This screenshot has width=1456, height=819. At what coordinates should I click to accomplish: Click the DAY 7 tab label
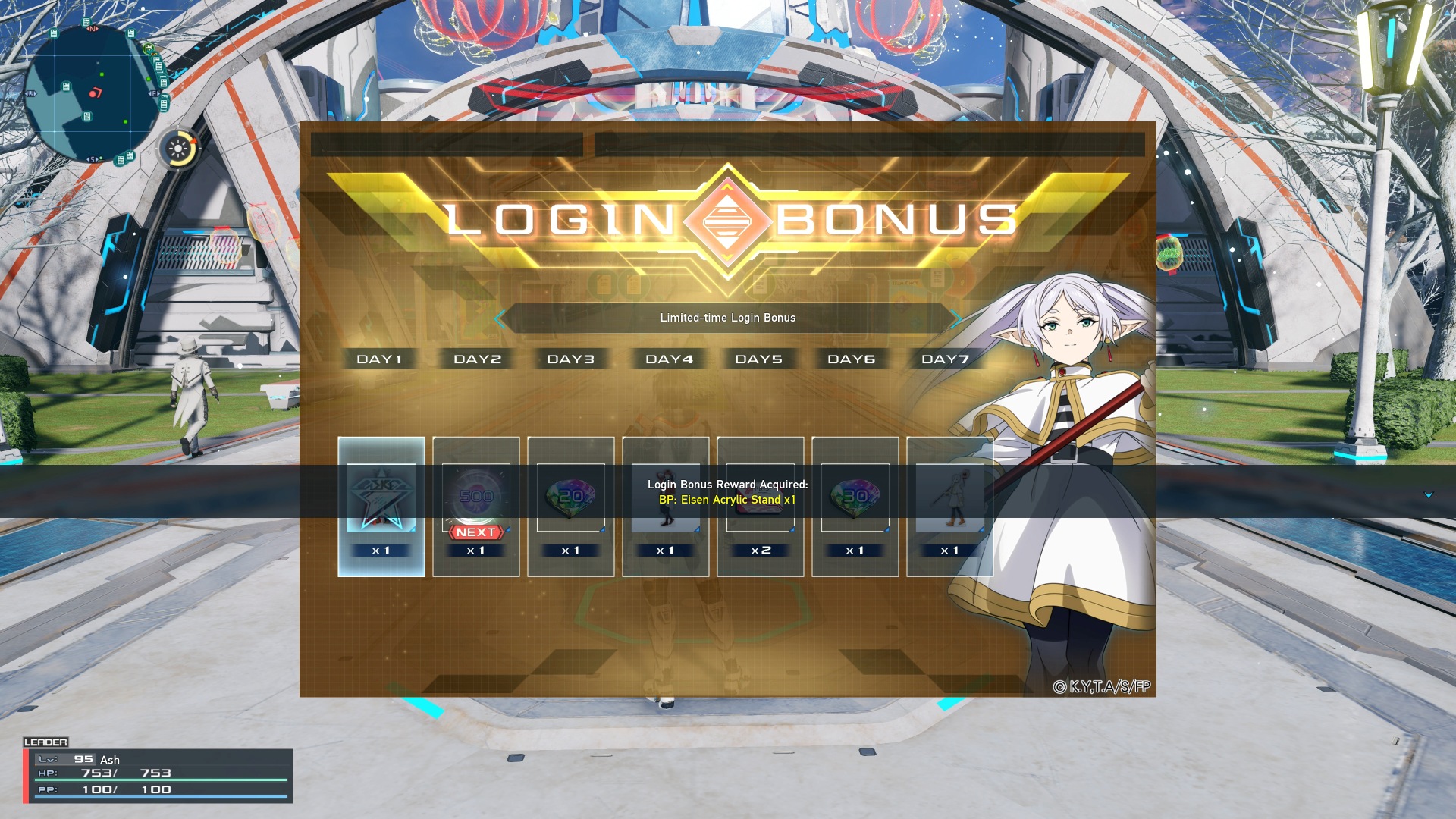(x=944, y=359)
